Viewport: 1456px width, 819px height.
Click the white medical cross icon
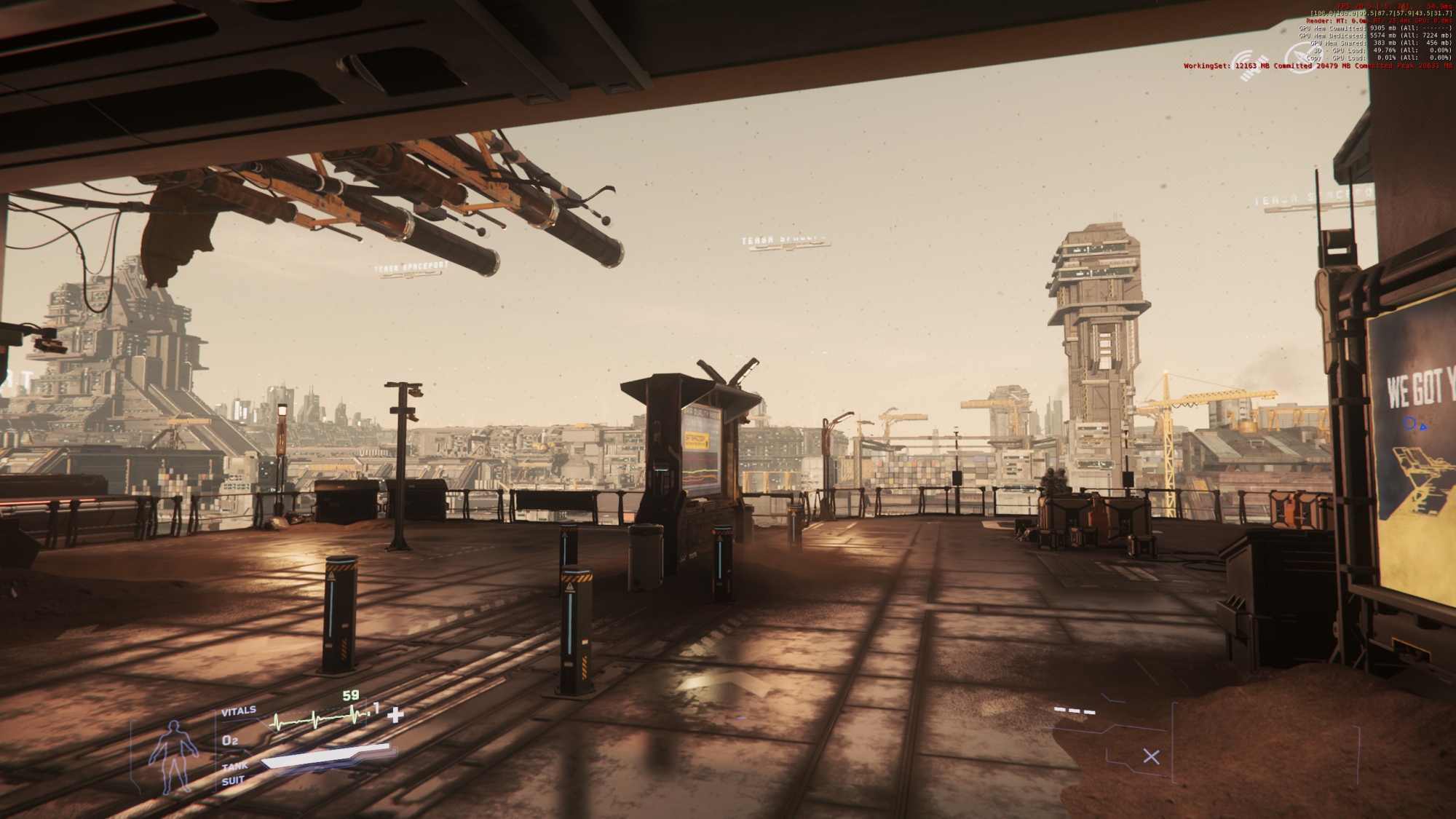[395, 715]
